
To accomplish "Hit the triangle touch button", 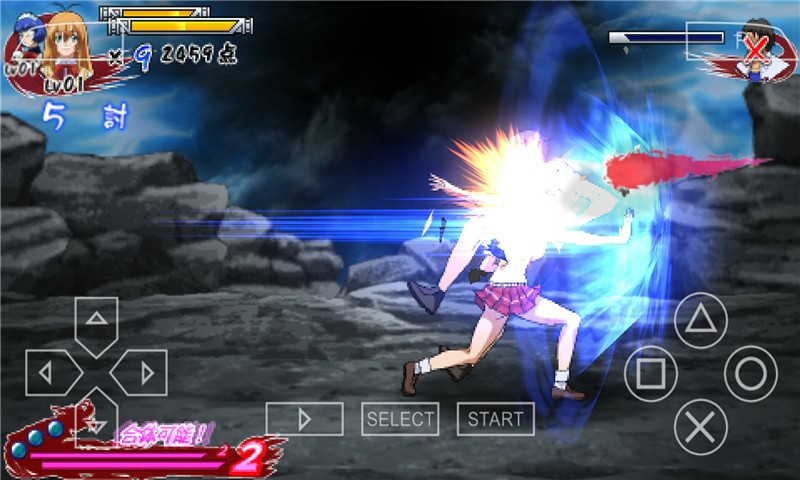I will click(700, 320).
